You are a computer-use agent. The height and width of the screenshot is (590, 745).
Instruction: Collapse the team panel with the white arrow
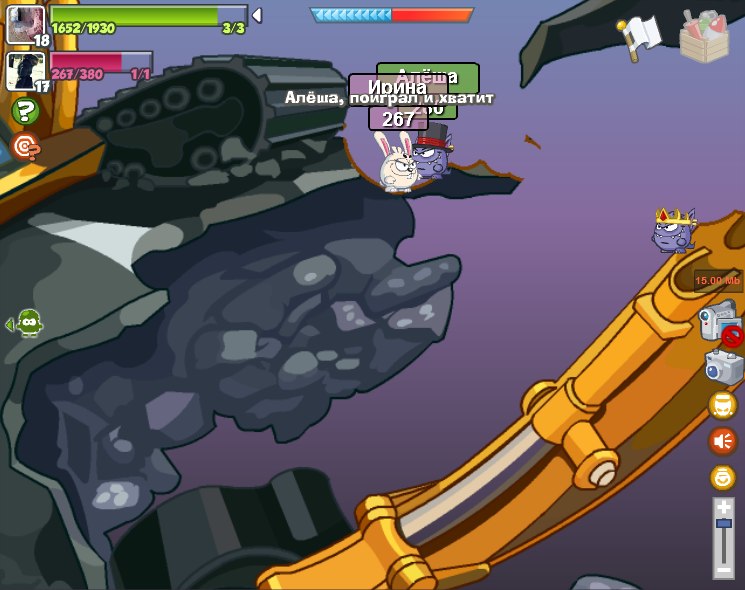click(256, 15)
